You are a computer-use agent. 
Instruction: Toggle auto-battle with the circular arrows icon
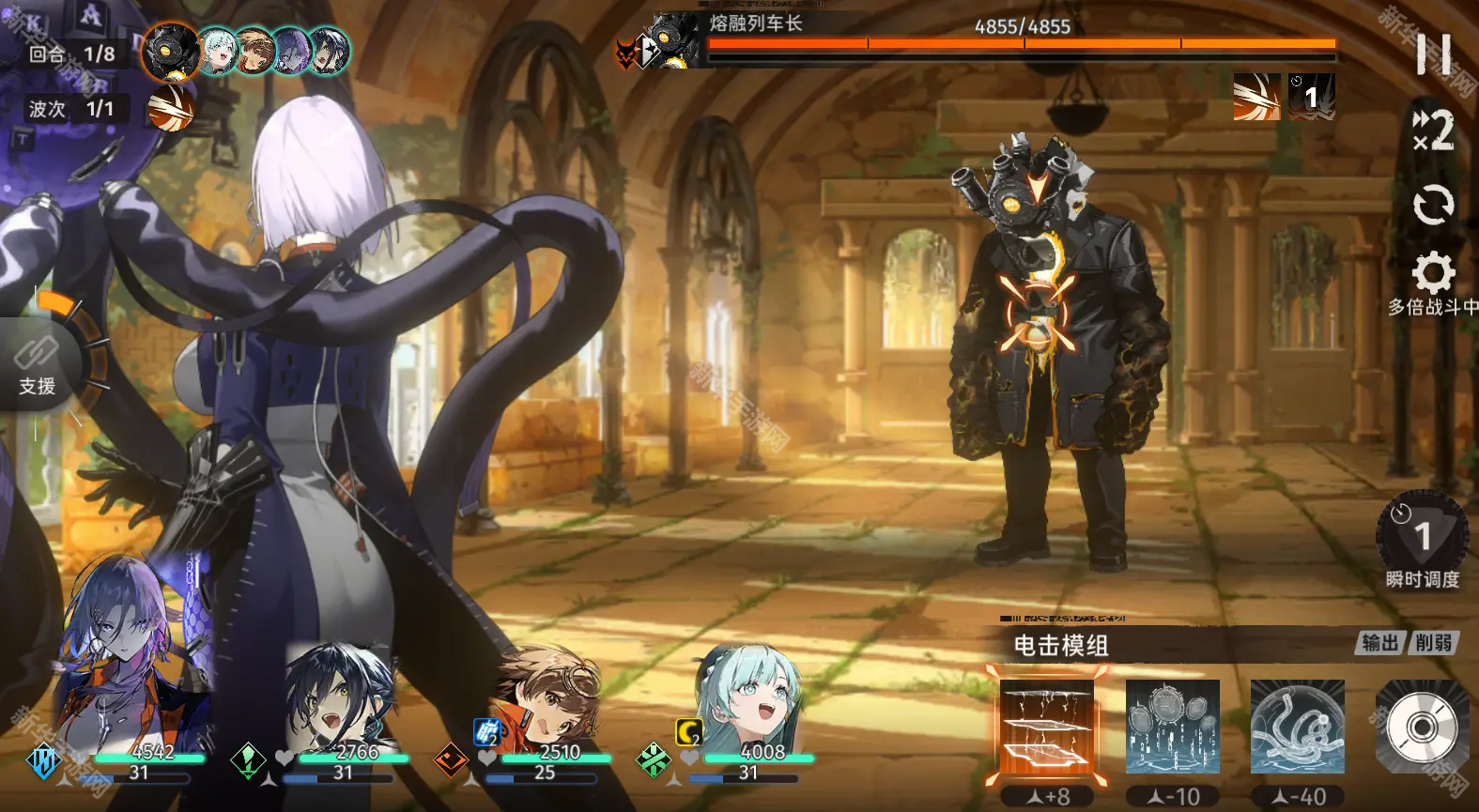(1433, 205)
